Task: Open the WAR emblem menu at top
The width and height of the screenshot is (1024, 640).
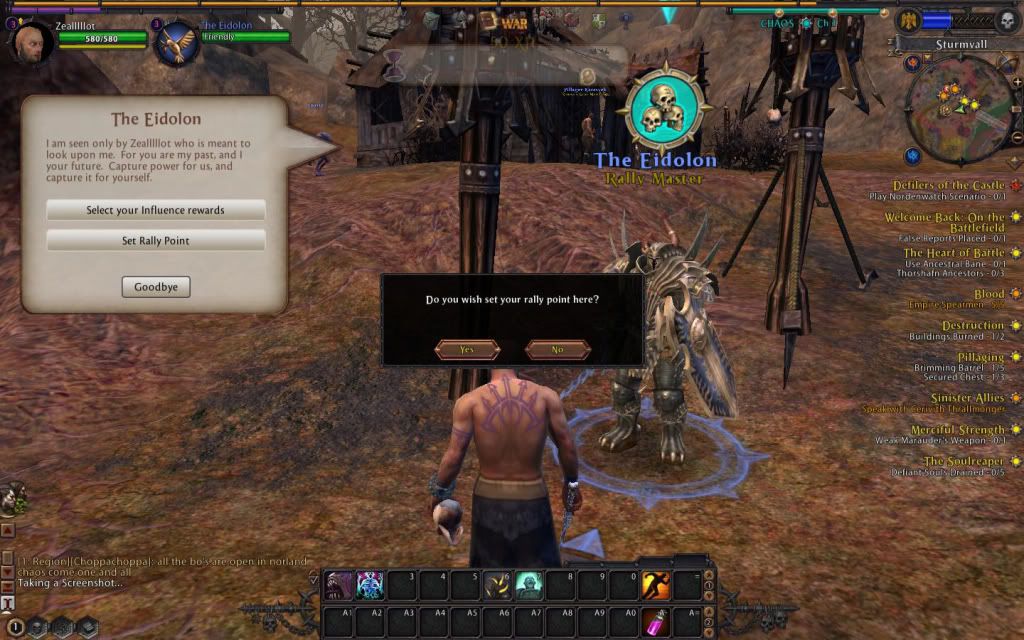Action: [514, 21]
